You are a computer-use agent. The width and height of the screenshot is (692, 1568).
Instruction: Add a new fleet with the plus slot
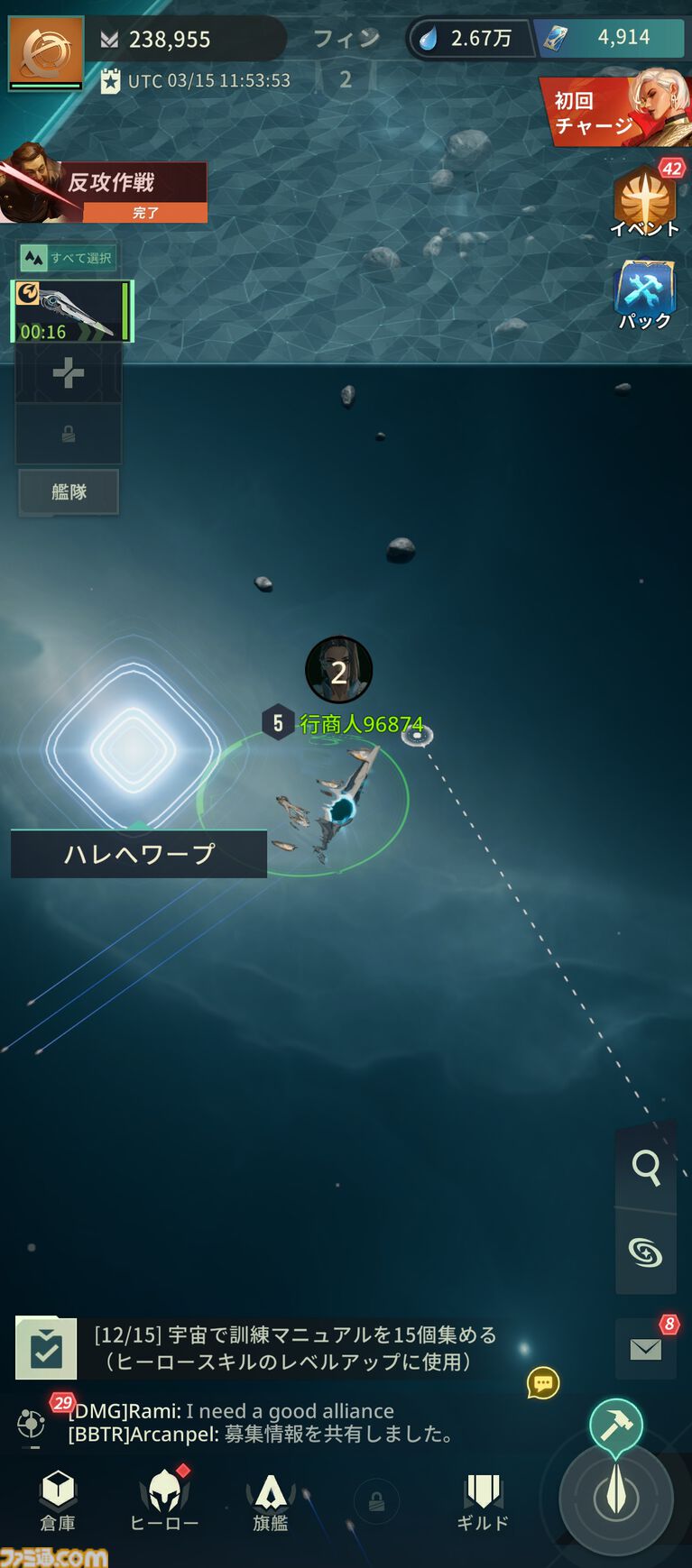pos(69,373)
